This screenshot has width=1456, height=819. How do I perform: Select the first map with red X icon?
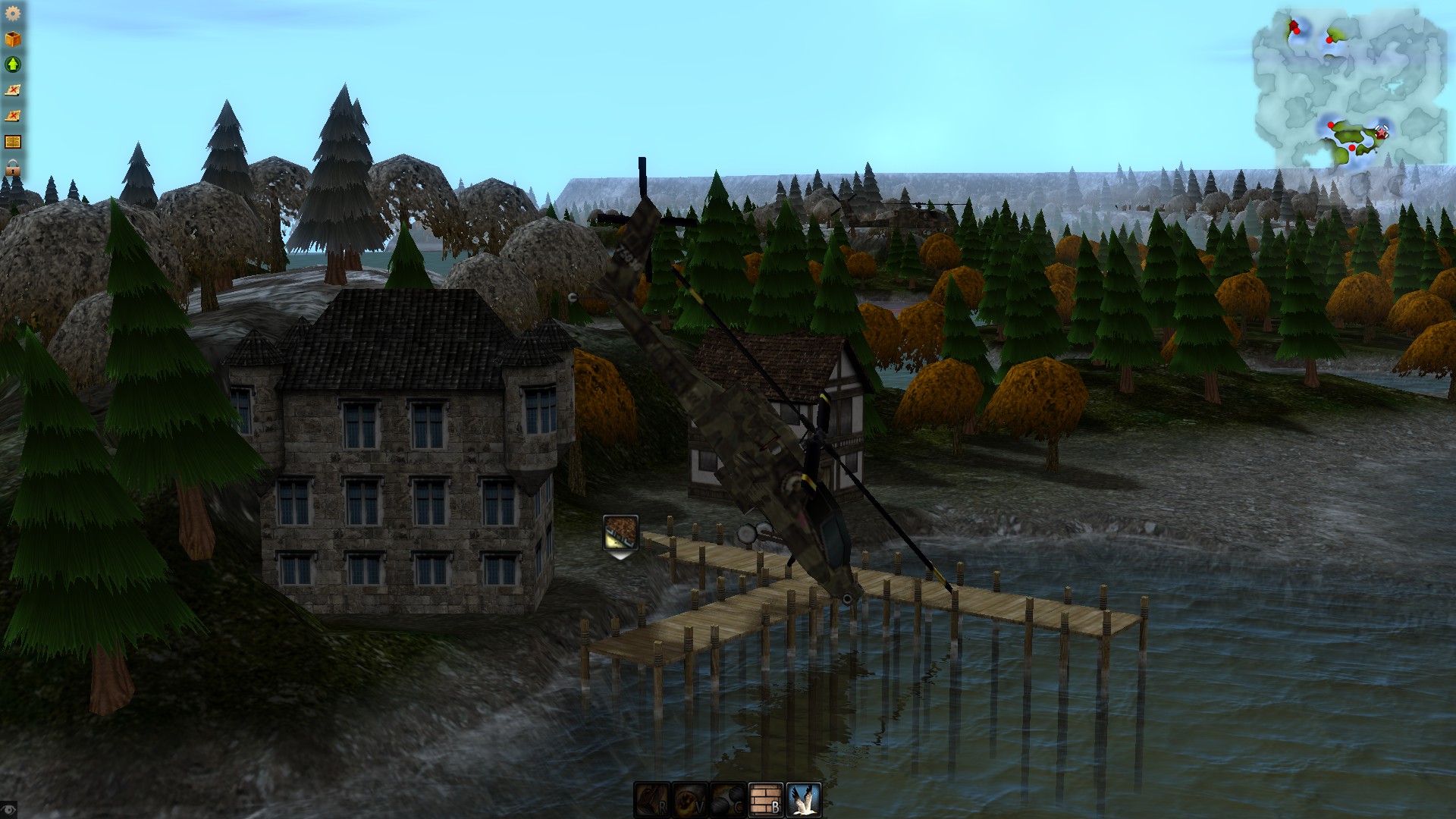pos(12,89)
